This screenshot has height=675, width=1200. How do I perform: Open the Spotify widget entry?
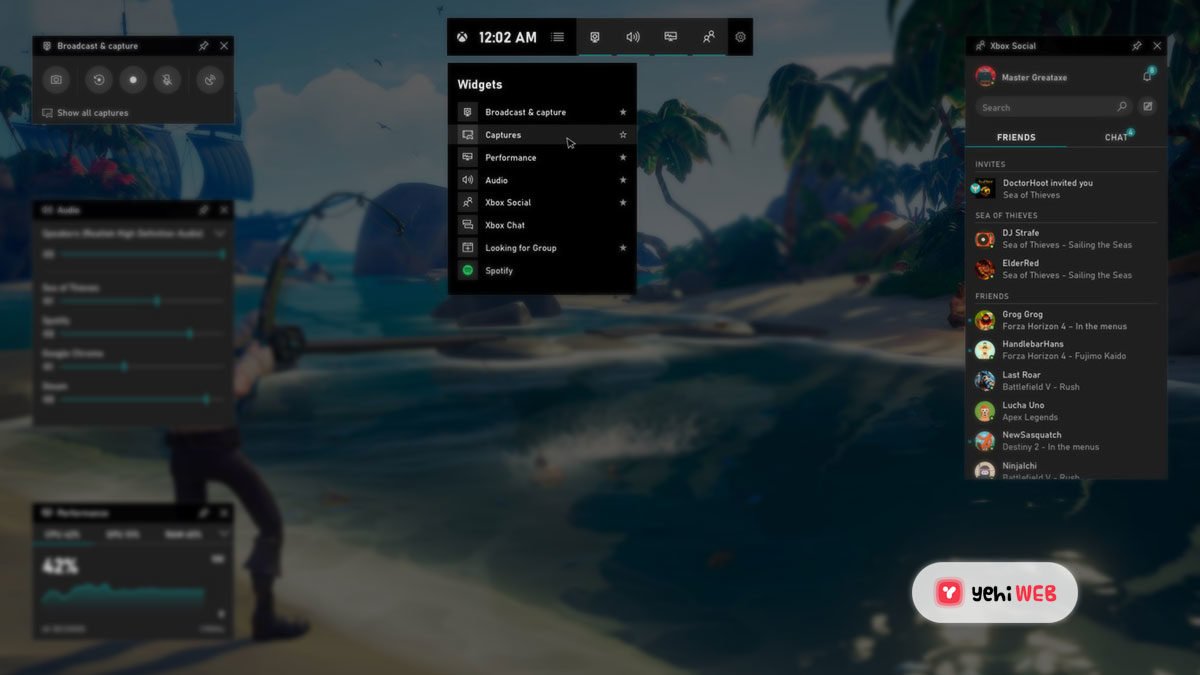point(499,271)
